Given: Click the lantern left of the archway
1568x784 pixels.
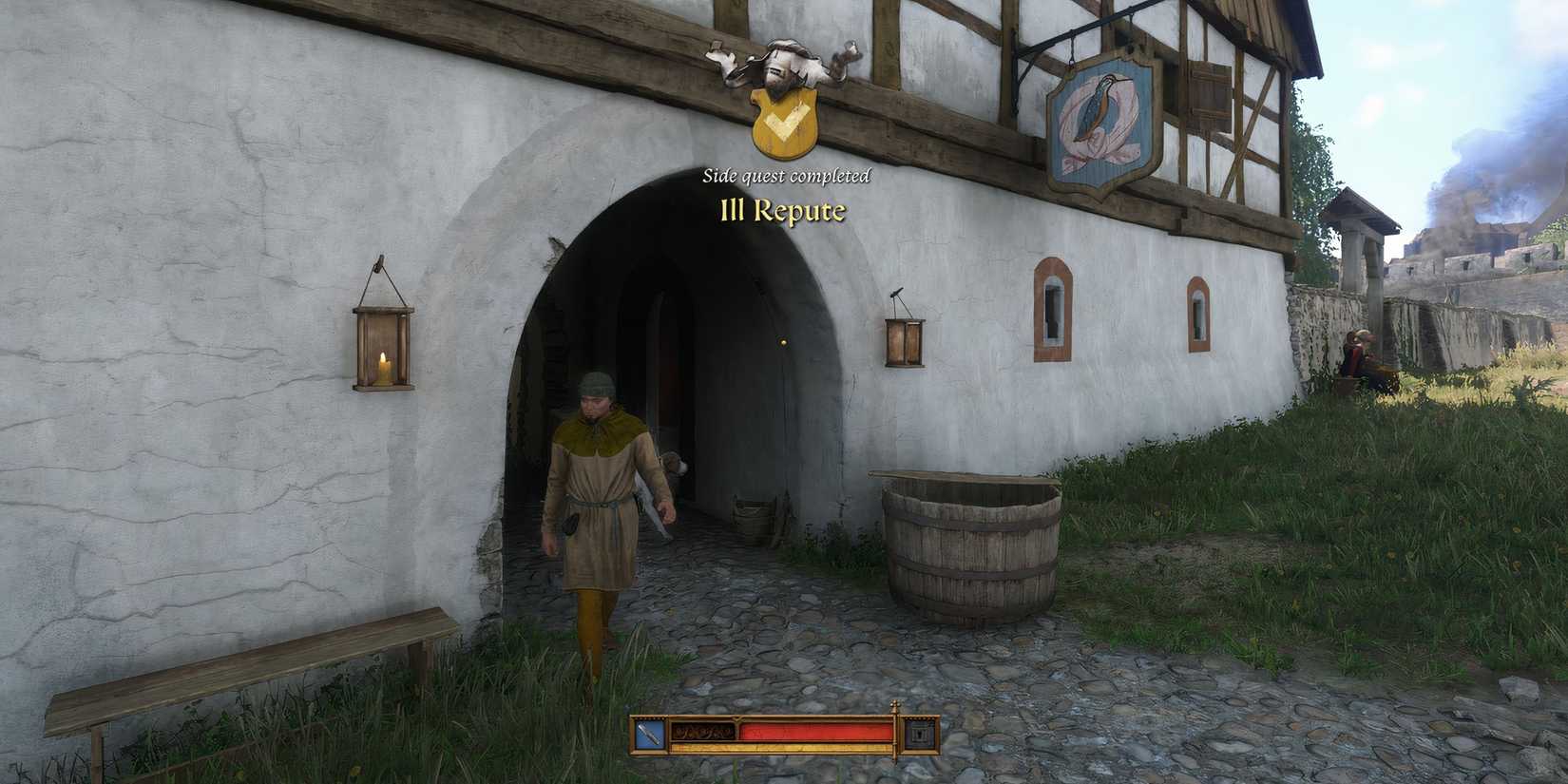Looking at the screenshot, I should (x=383, y=347).
